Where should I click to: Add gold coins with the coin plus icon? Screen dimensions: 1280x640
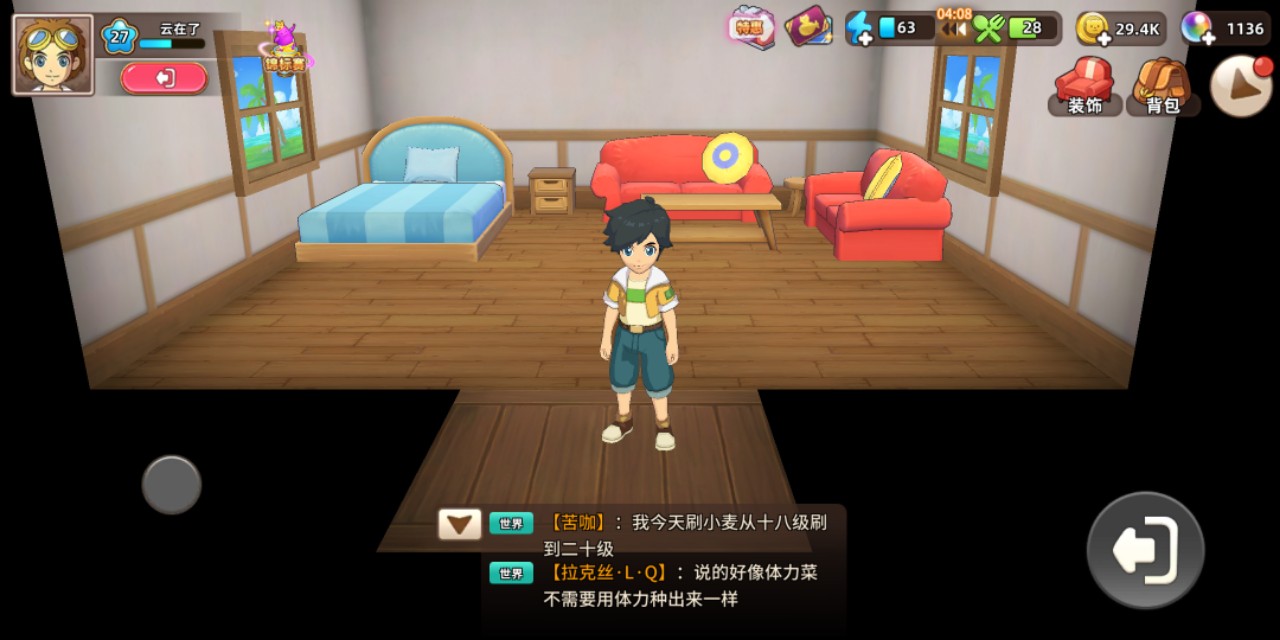(1093, 29)
